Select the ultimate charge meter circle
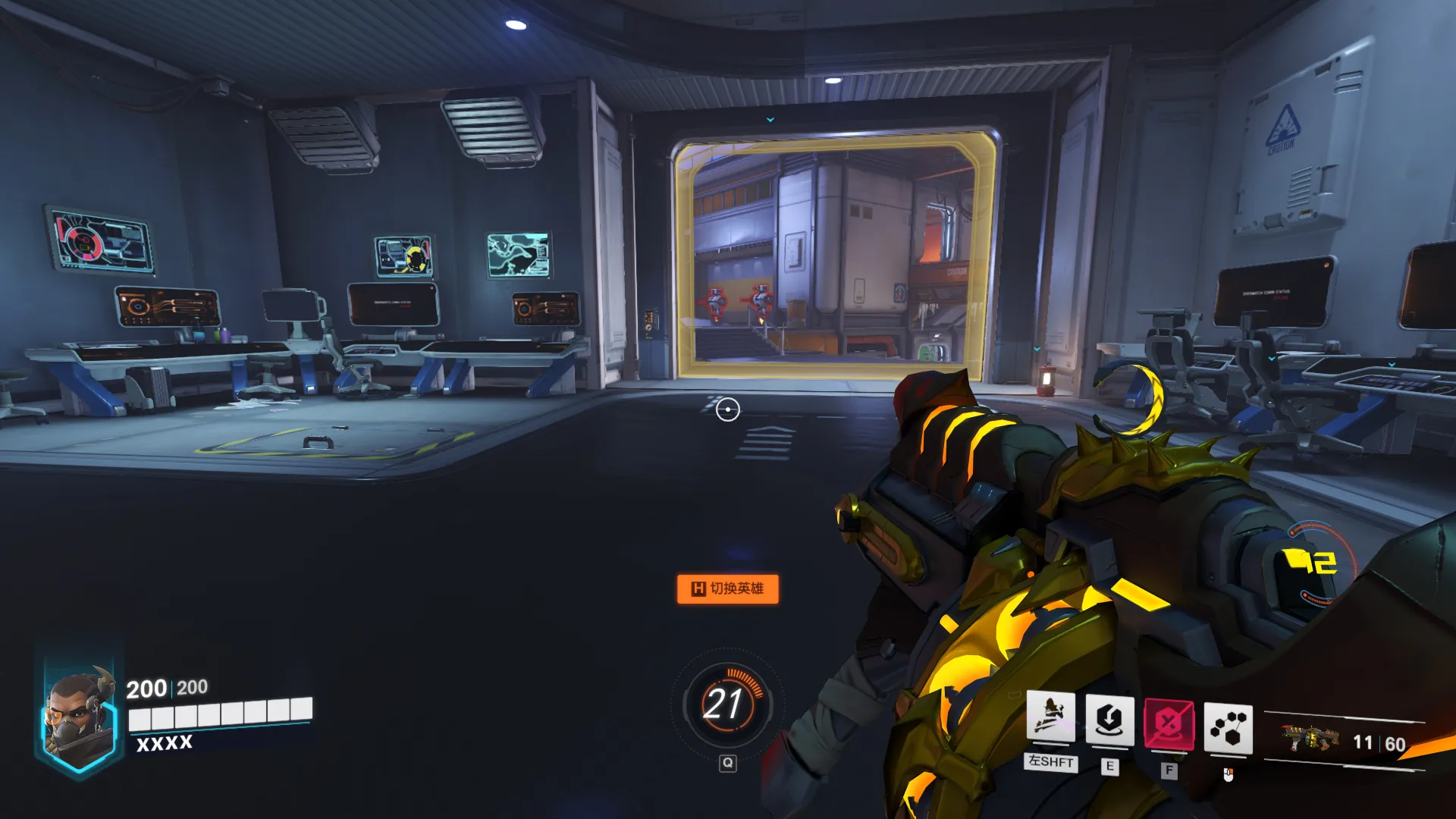 tap(726, 704)
